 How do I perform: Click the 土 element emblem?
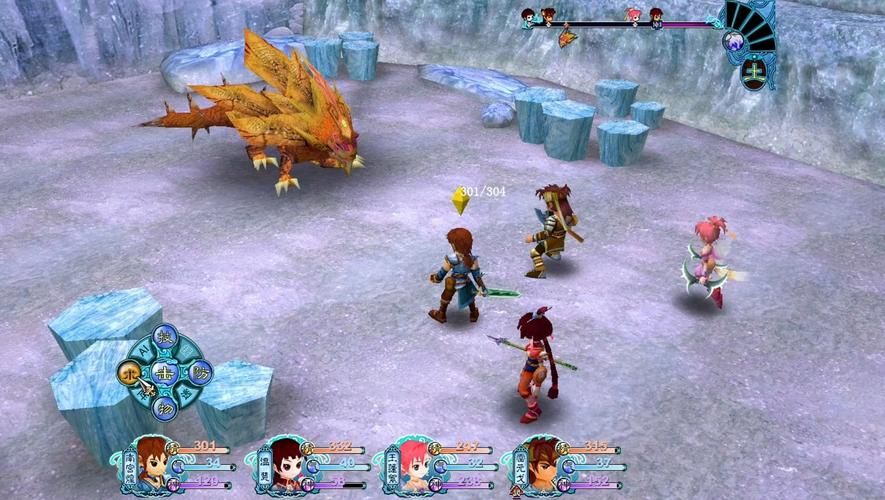(749, 72)
